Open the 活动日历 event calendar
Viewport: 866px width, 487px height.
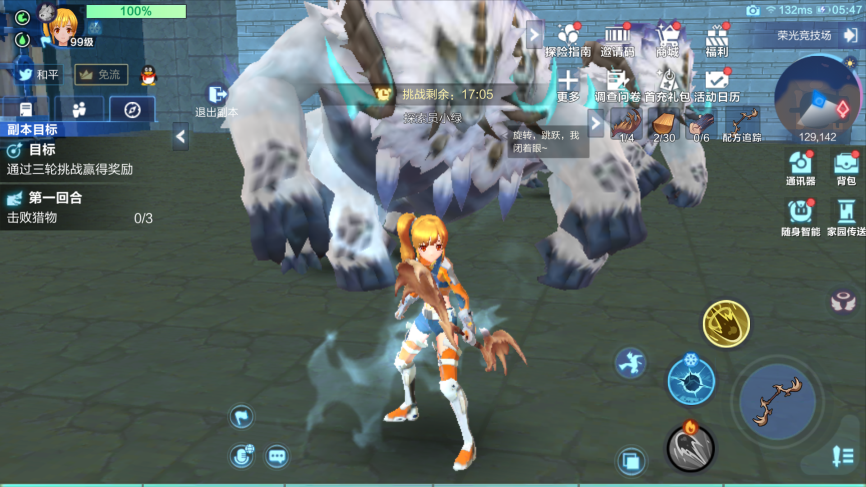[x=717, y=85]
